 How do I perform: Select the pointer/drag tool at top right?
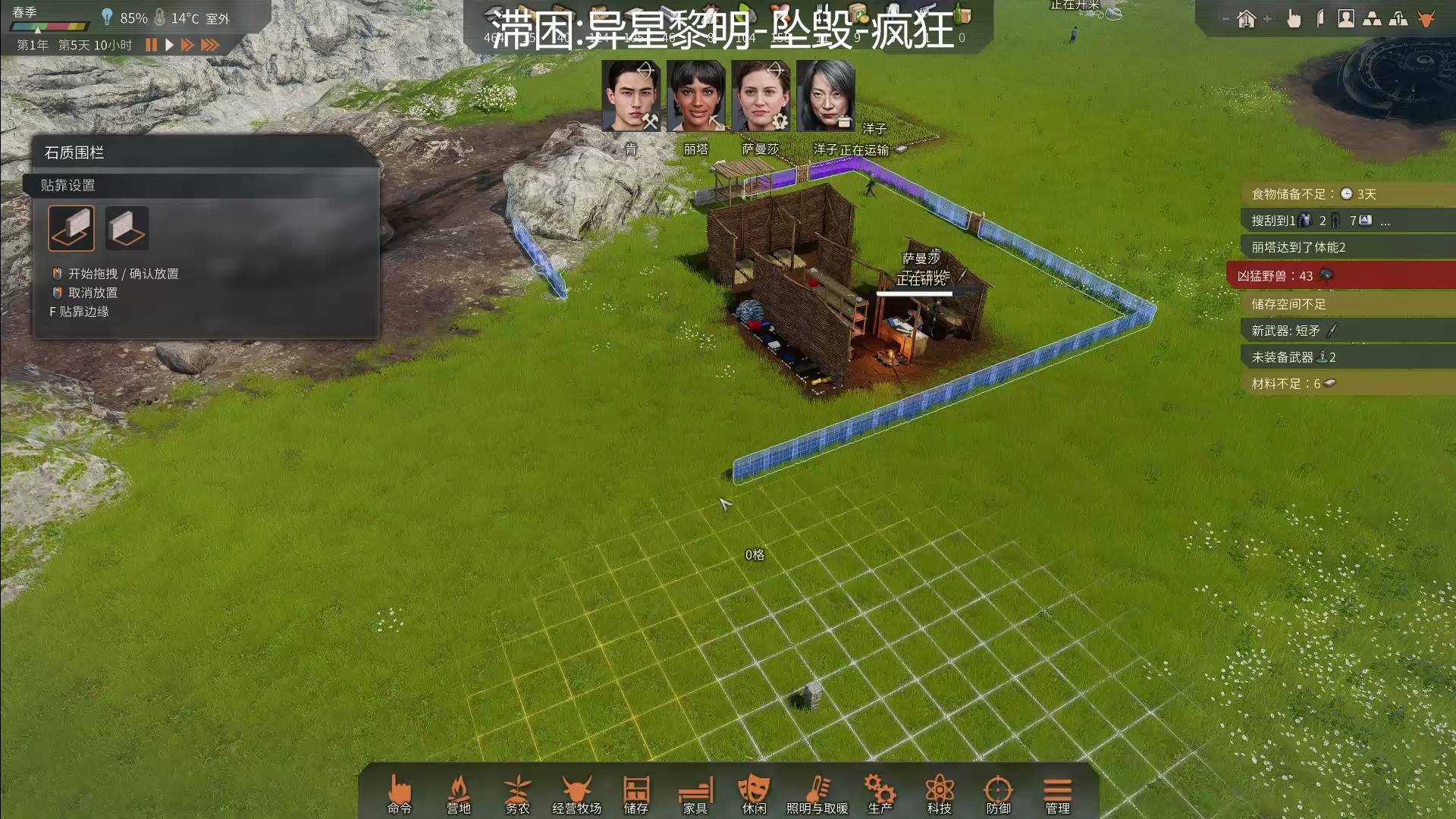[x=1294, y=18]
